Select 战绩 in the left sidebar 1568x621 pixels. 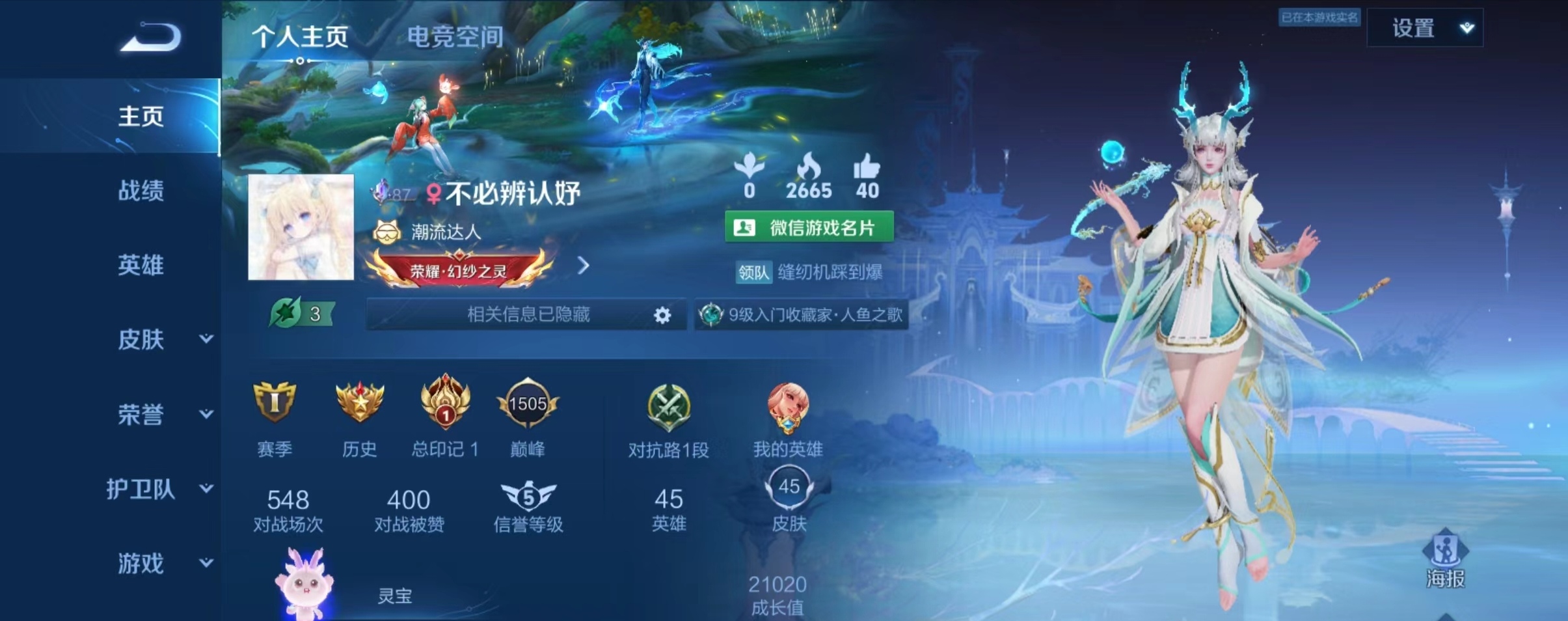[140, 191]
